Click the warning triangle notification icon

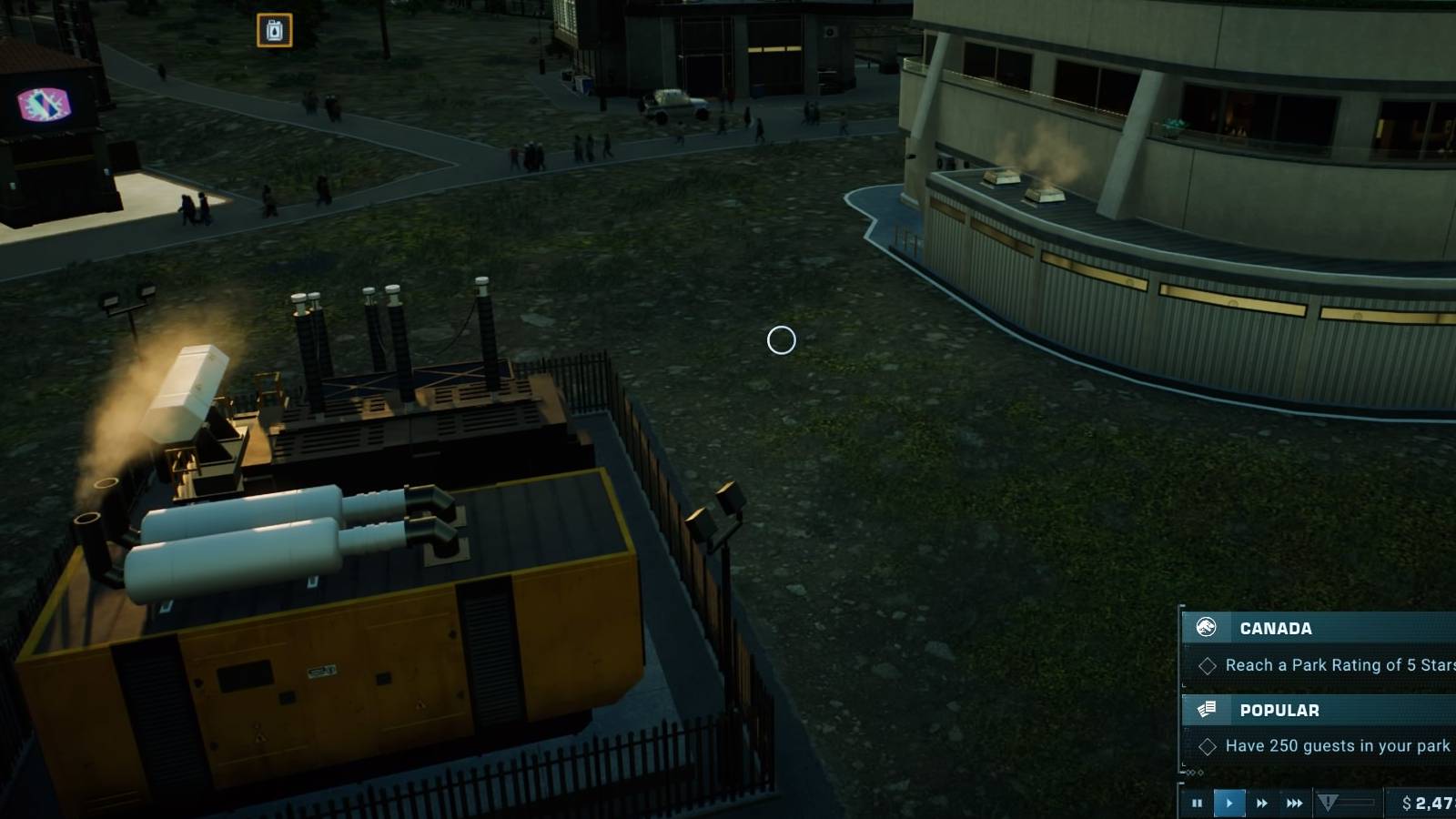click(1329, 802)
